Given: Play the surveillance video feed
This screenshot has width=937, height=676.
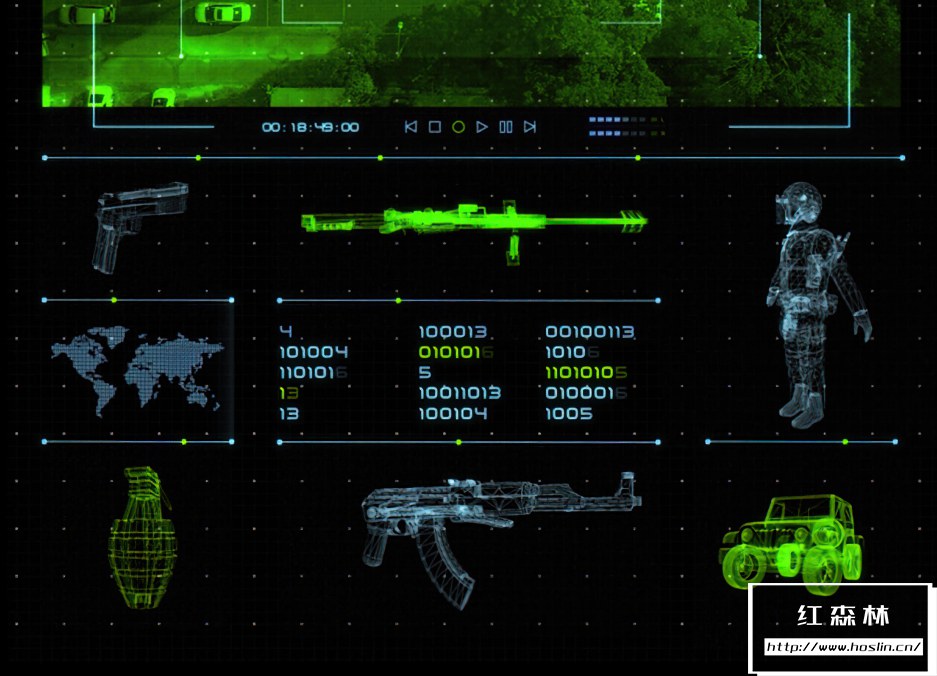Looking at the screenshot, I should pyautogui.click(x=482, y=127).
